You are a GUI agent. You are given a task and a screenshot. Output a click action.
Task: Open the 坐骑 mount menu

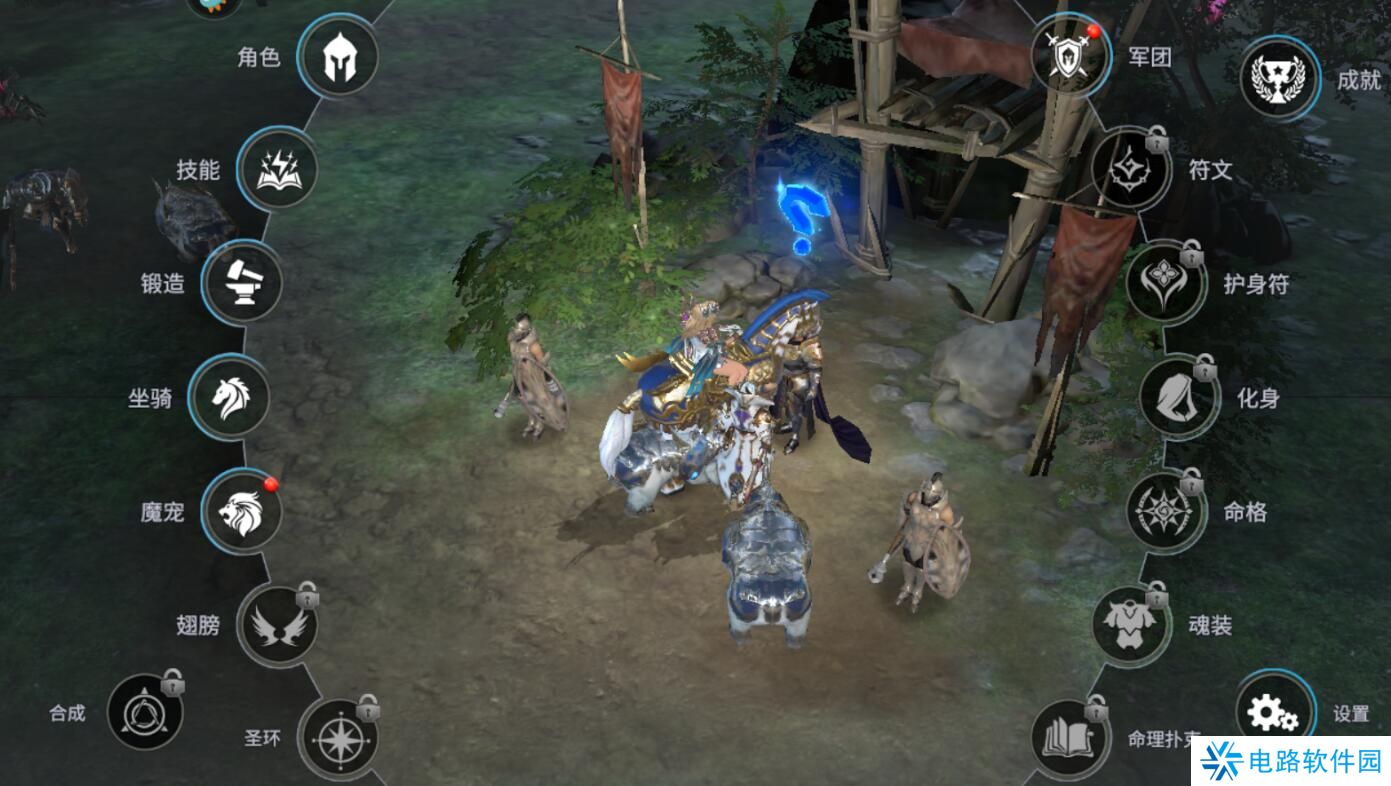tap(228, 397)
